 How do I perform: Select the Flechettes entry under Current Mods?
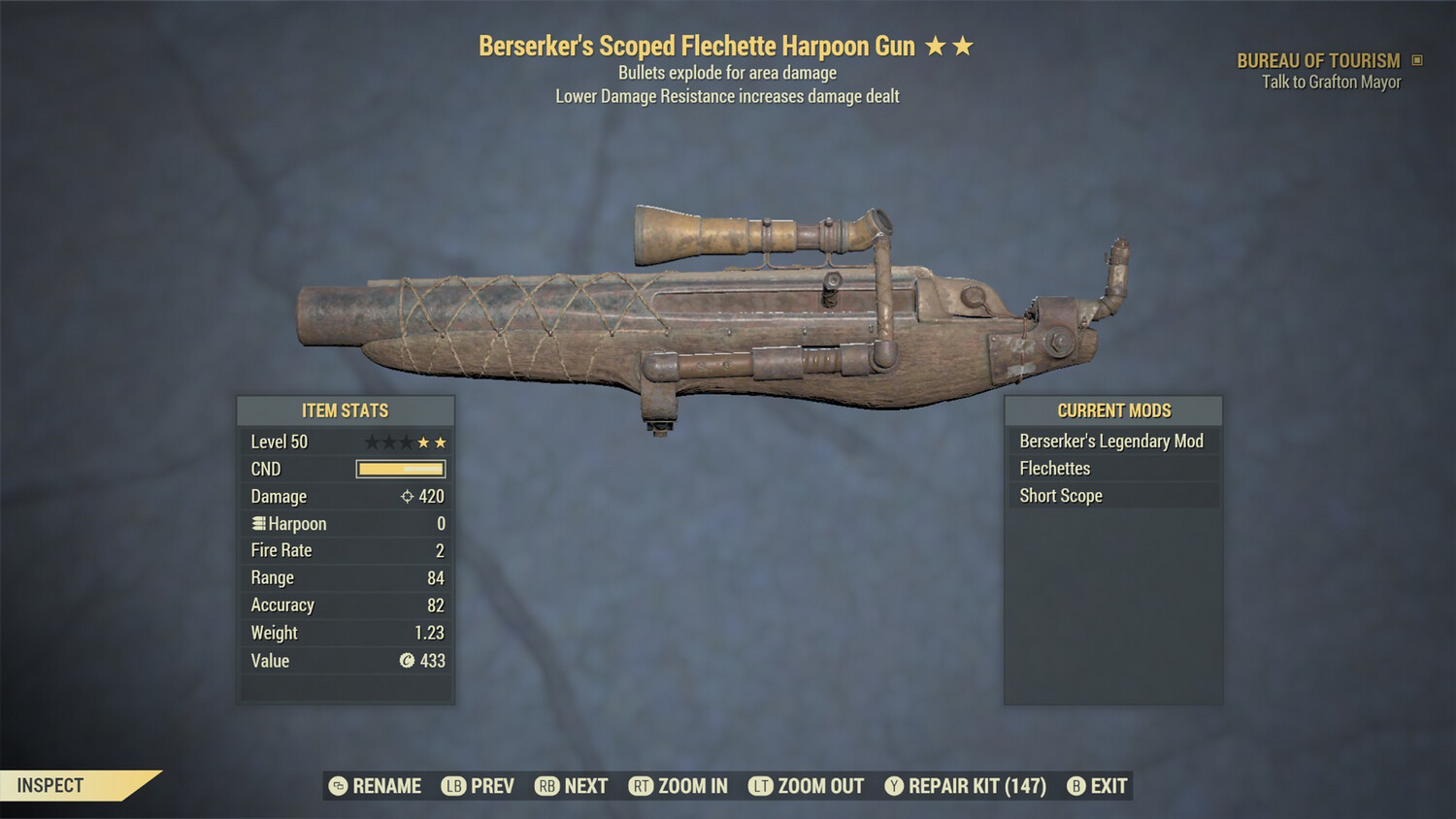click(x=1054, y=468)
